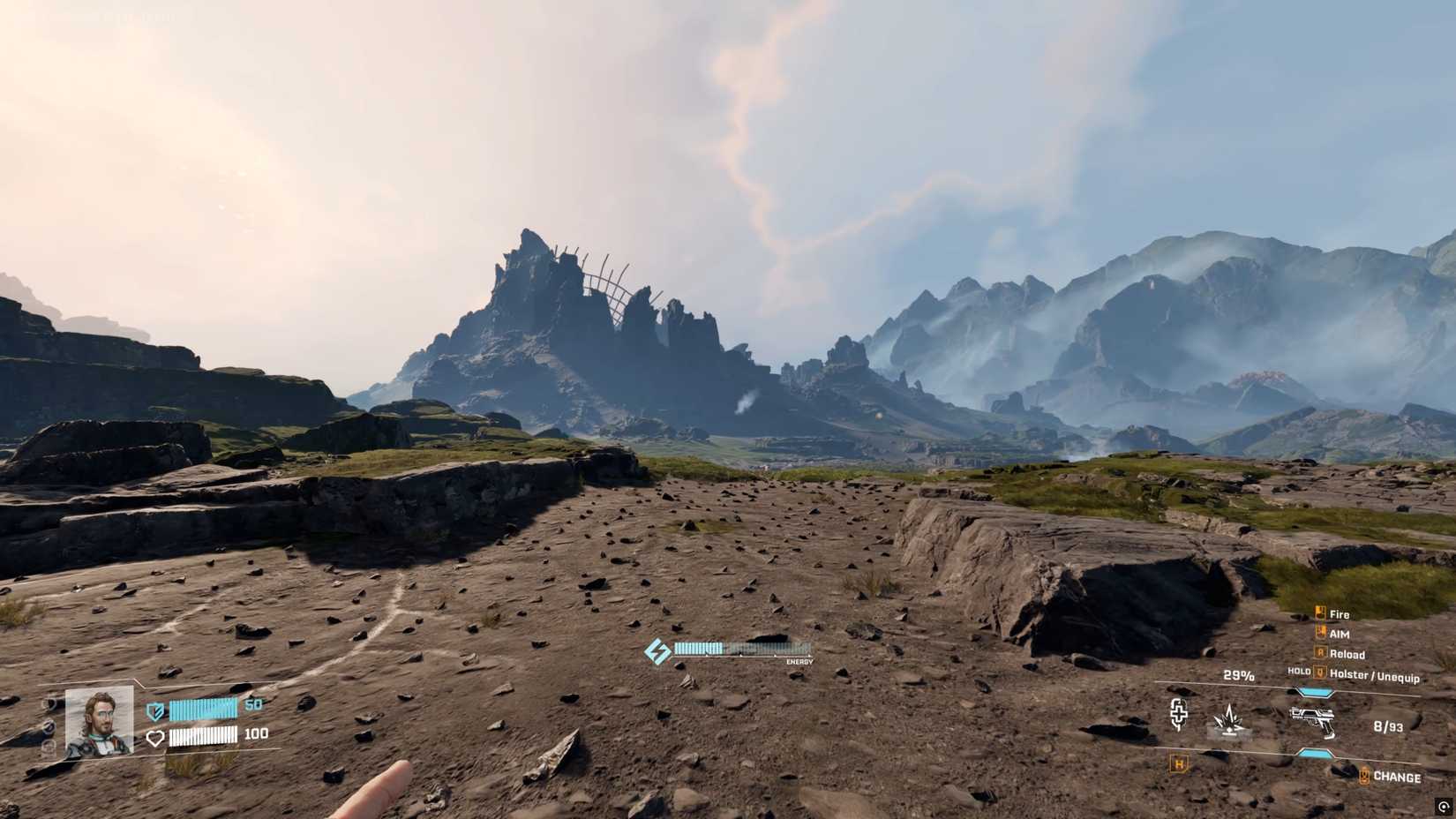Click the blue shield armor icon
1456x819 pixels.
(x=155, y=710)
